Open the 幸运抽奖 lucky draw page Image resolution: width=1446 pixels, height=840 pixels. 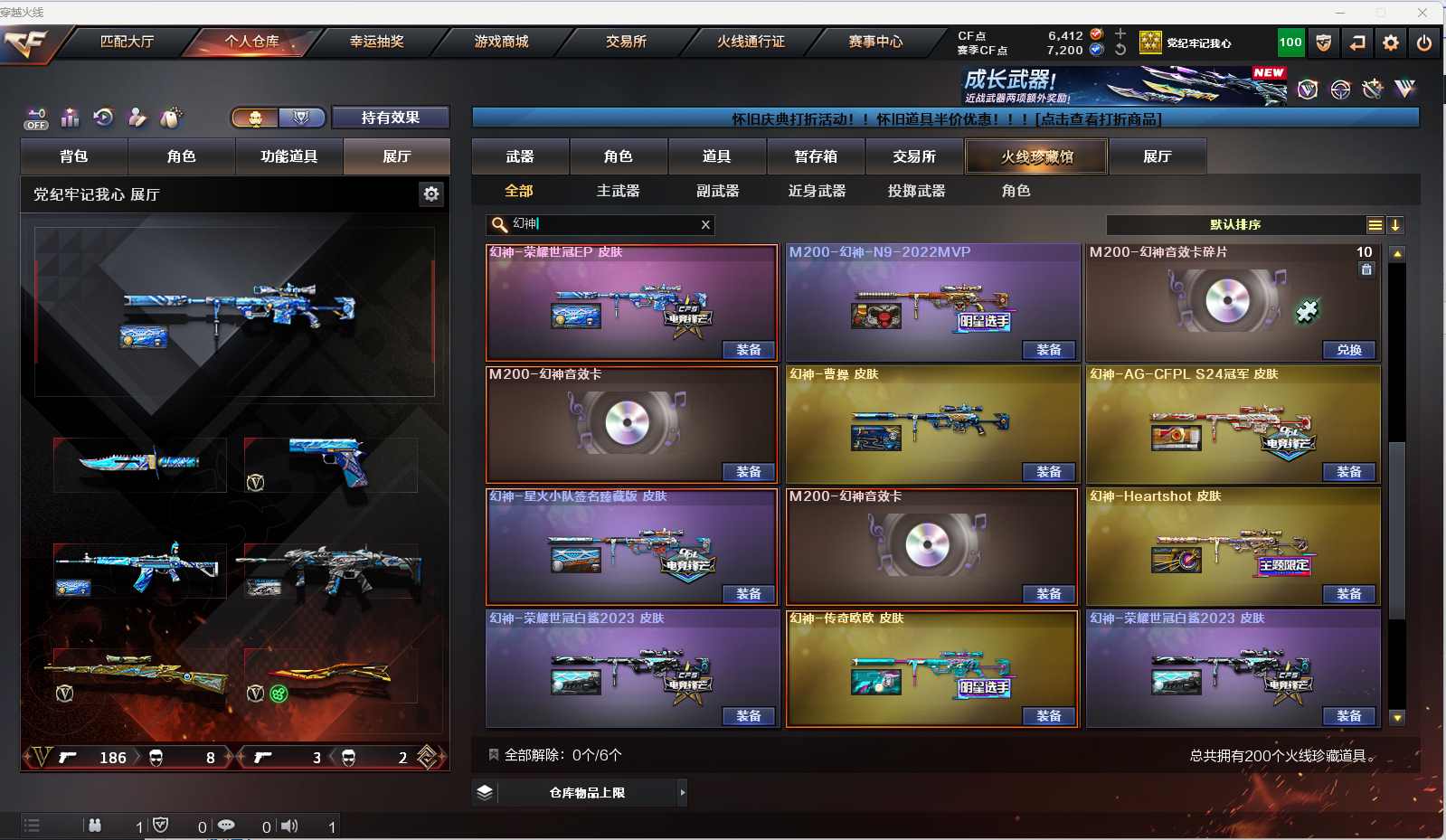tap(376, 42)
